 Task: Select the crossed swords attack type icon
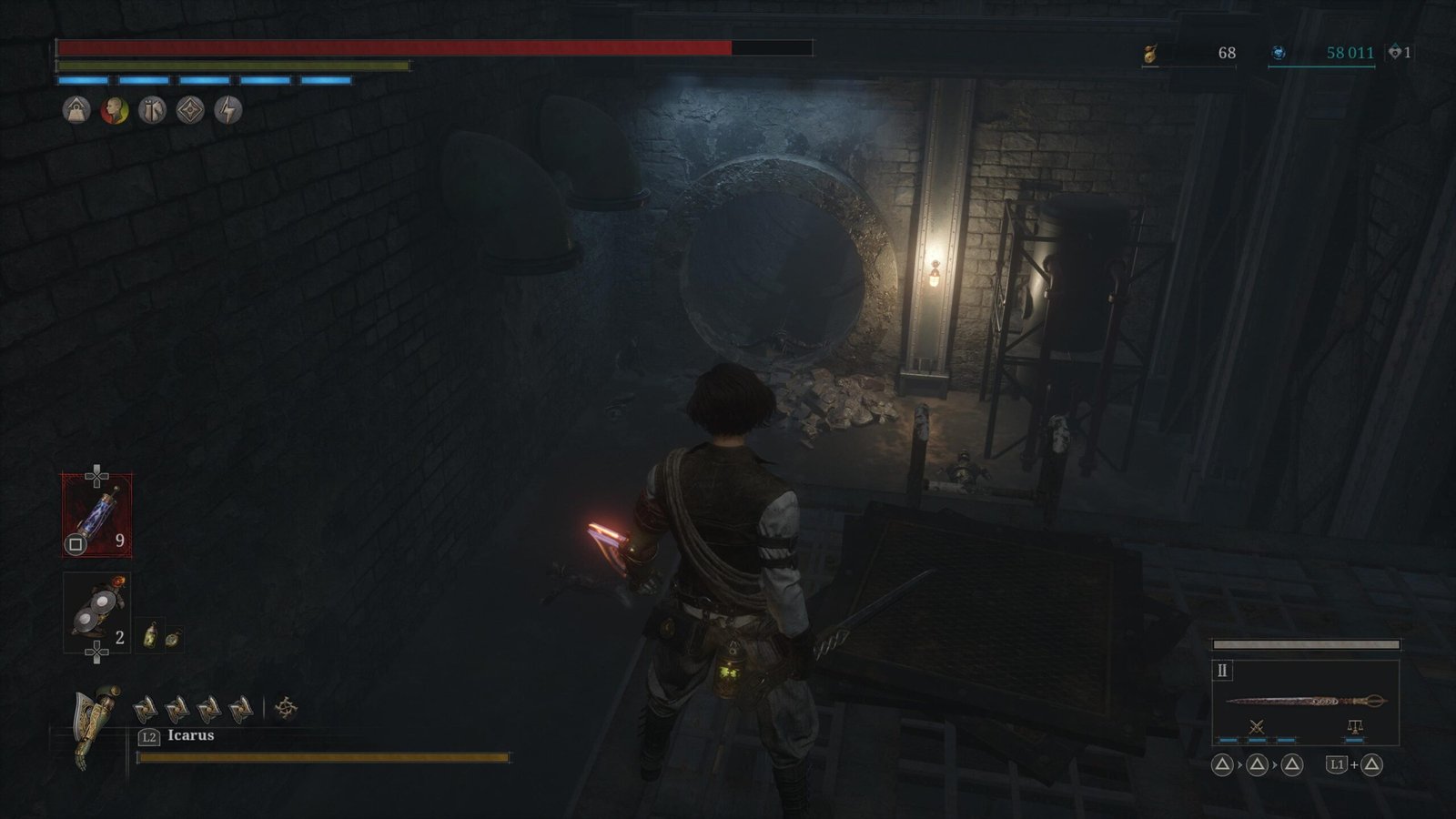[1257, 726]
